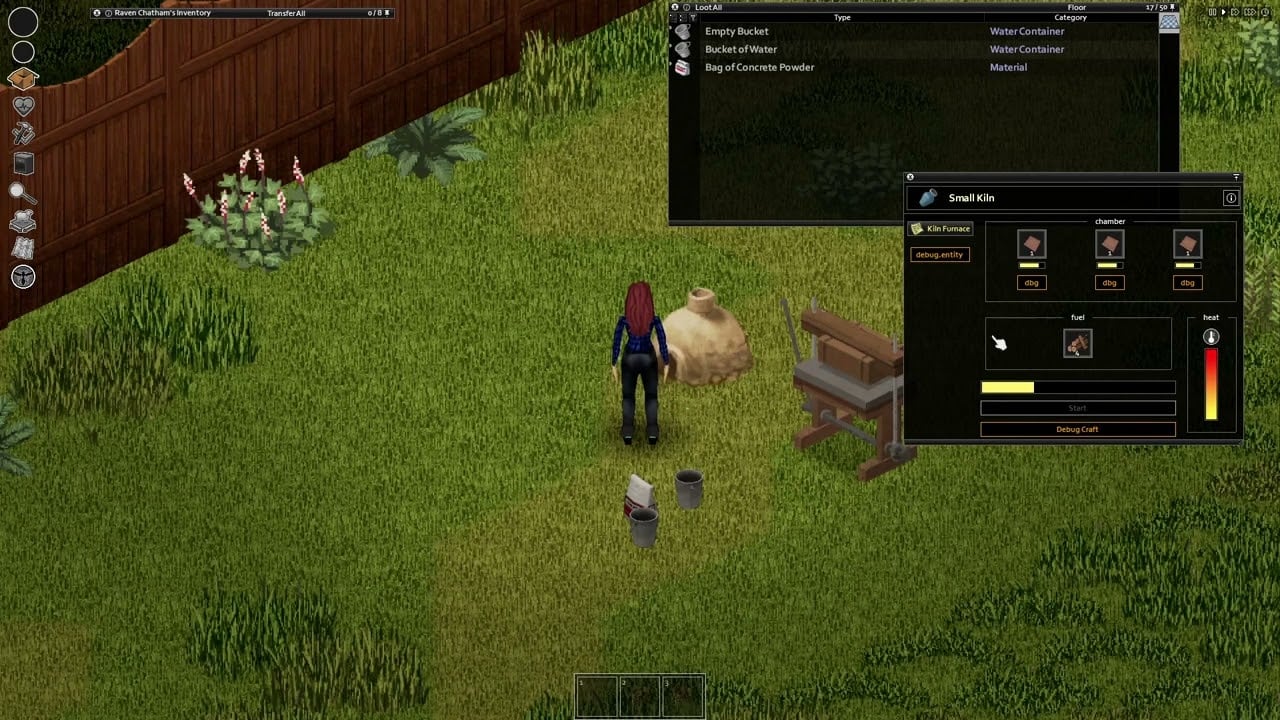This screenshot has width=1280, height=720.
Task: Click Transfer All in the inventory header
Action: [286, 13]
